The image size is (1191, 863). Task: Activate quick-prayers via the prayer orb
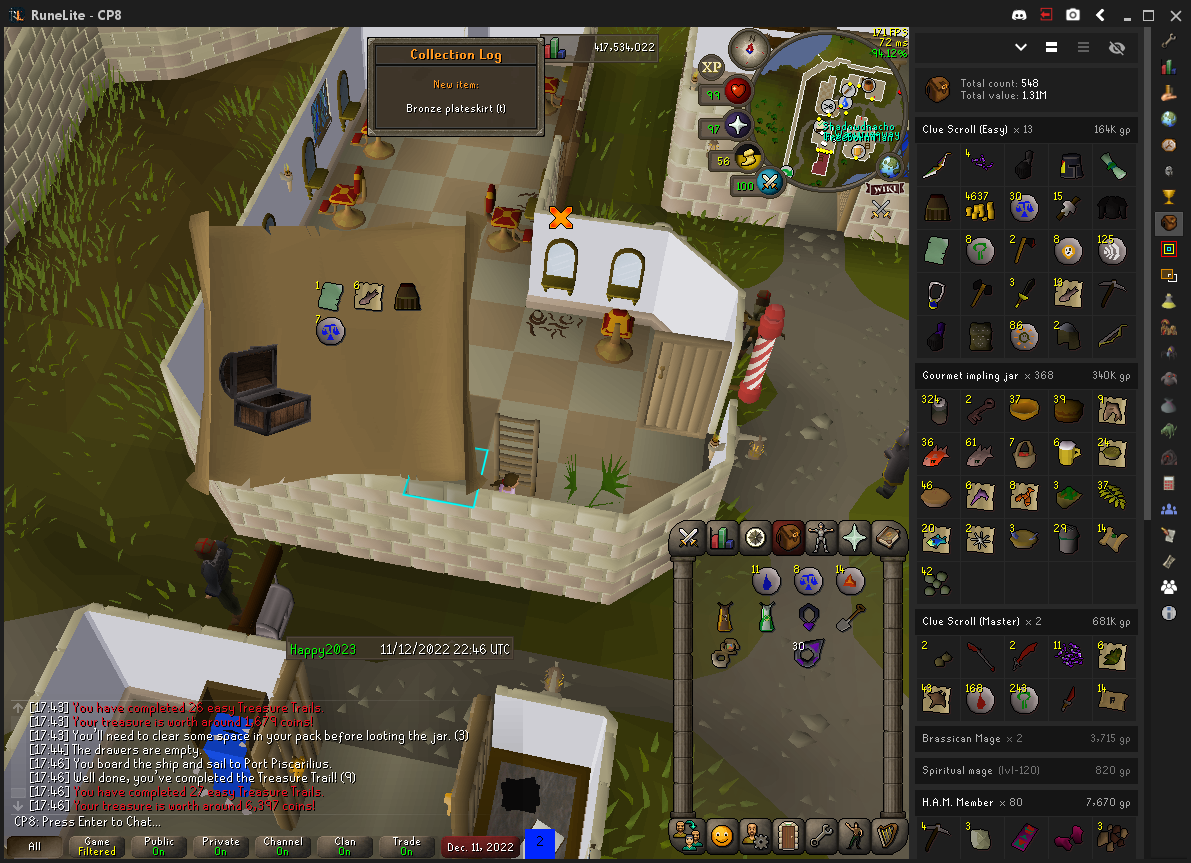(738, 126)
